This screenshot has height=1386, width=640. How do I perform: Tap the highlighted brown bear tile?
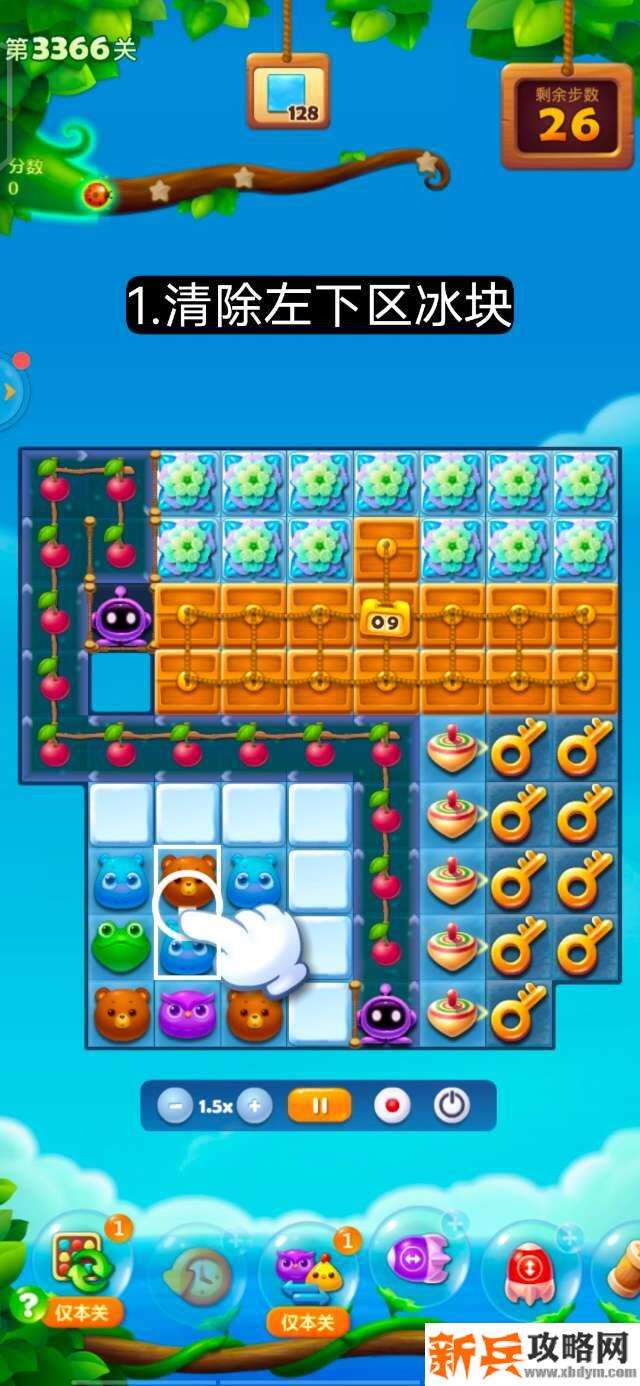click(x=187, y=878)
